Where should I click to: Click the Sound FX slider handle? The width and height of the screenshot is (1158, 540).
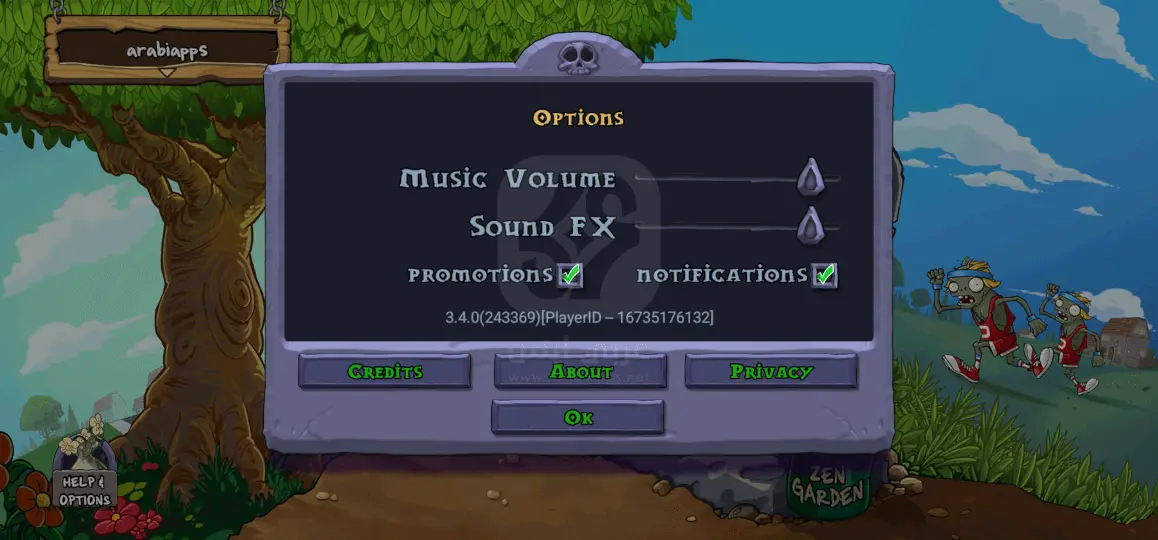(810, 226)
